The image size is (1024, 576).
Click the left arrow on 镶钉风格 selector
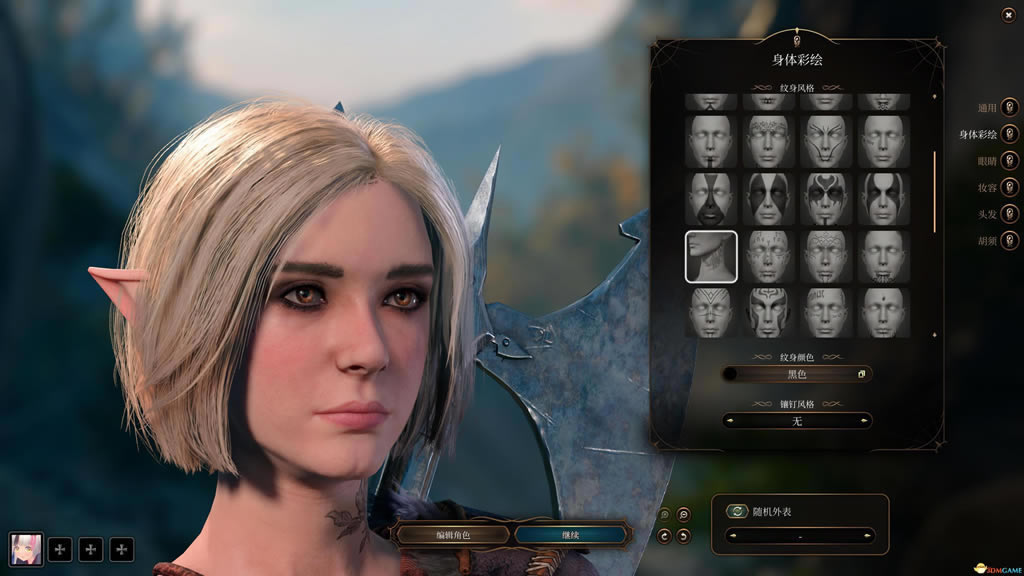click(728, 421)
